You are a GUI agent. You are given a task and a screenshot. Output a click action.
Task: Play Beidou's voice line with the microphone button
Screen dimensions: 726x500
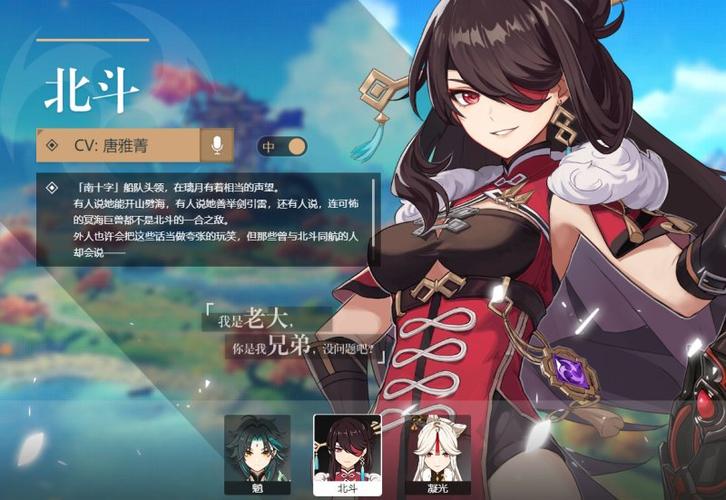click(x=216, y=146)
